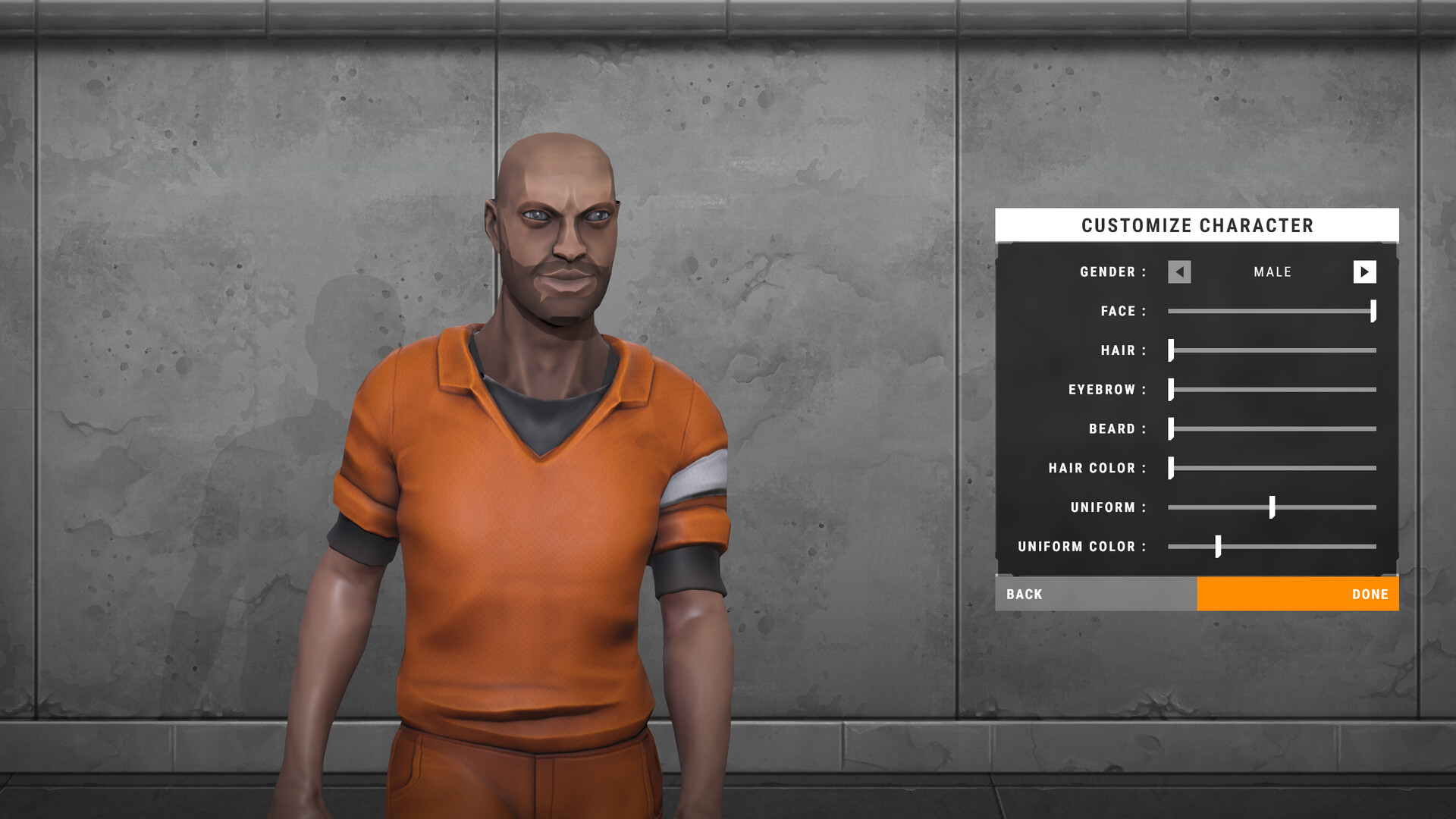Image resolution: width=1456 pixels, height=819 pixels.
Task: Move the Beard slider handle
Action: tap(1172, 429)
